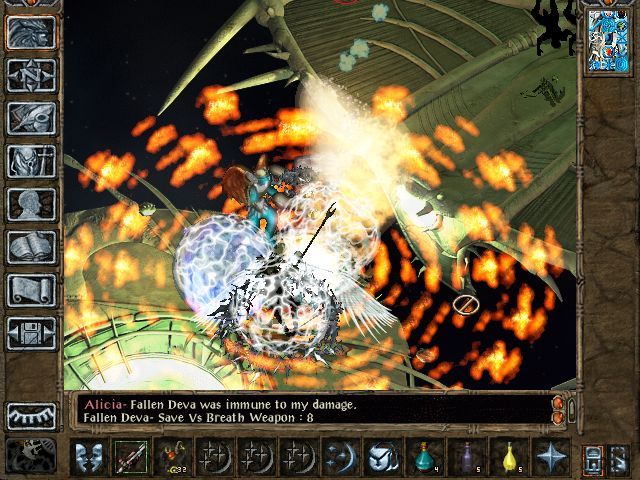Use the yellow potion quick item
Image resolution: width=640 pixels, height=480 pixels.
(510, 458)
